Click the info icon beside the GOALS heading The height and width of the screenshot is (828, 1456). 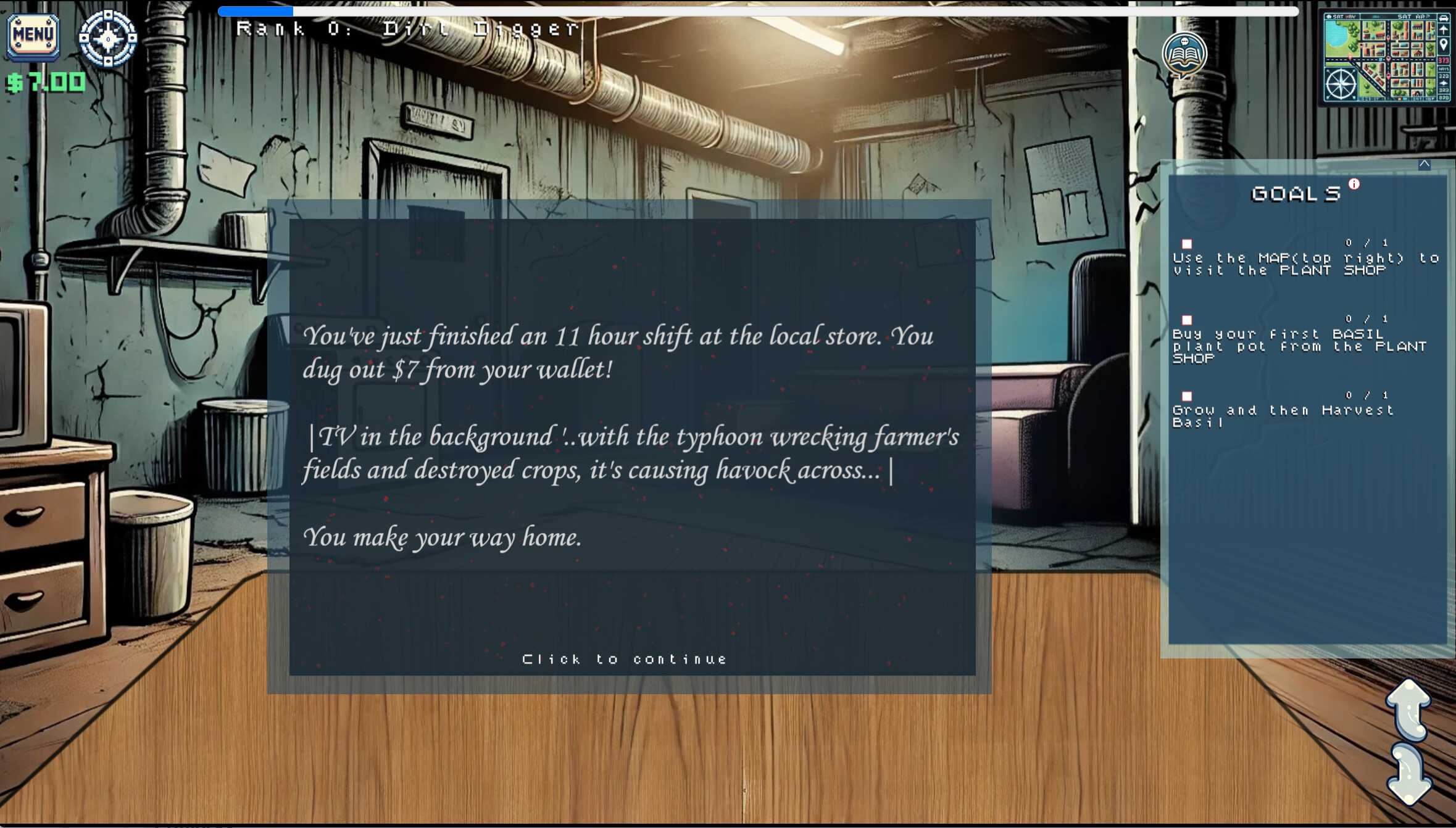click(x=1355, y=183)
